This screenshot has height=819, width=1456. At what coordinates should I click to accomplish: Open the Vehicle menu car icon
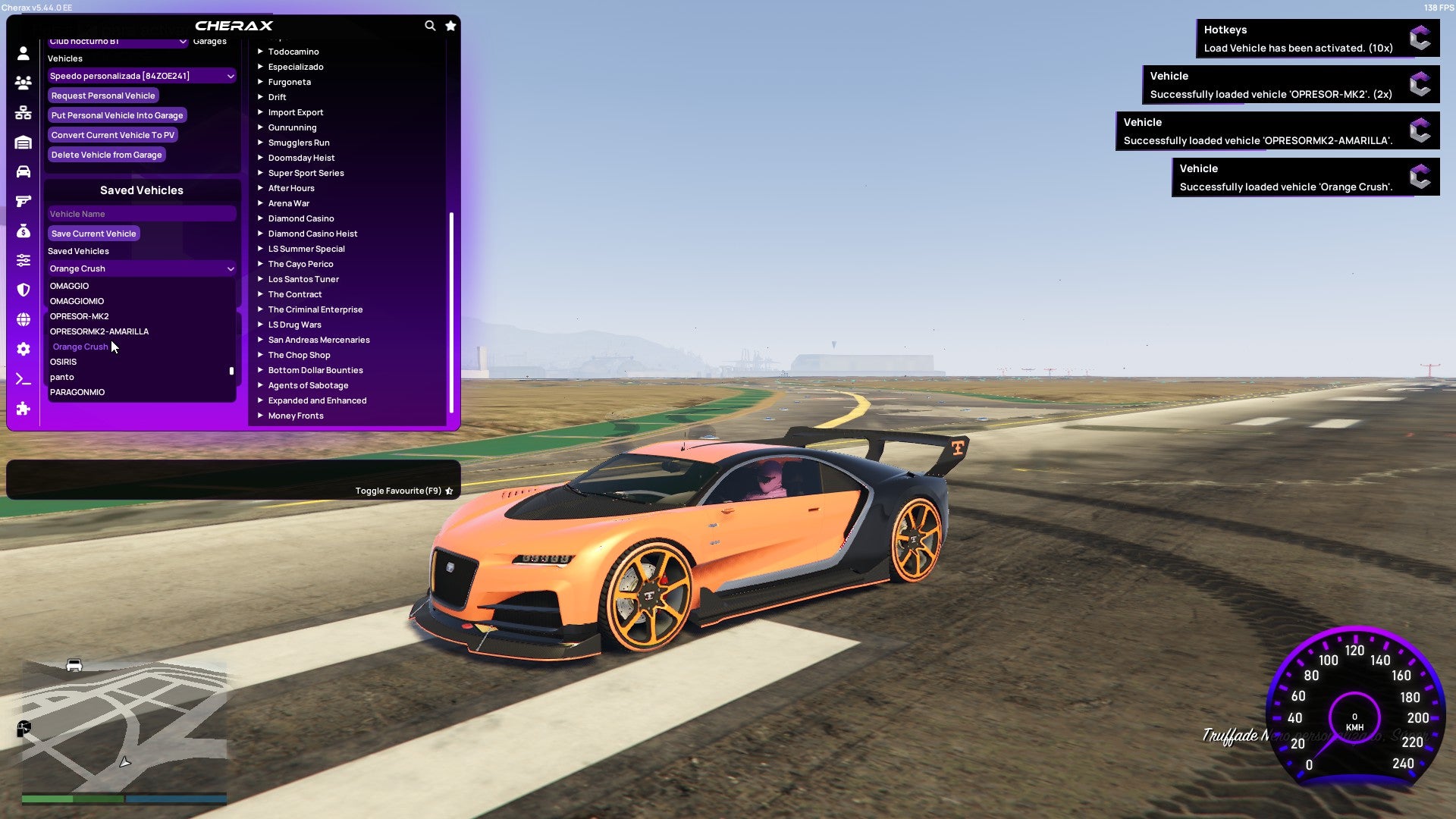click(x=23, y=171)
